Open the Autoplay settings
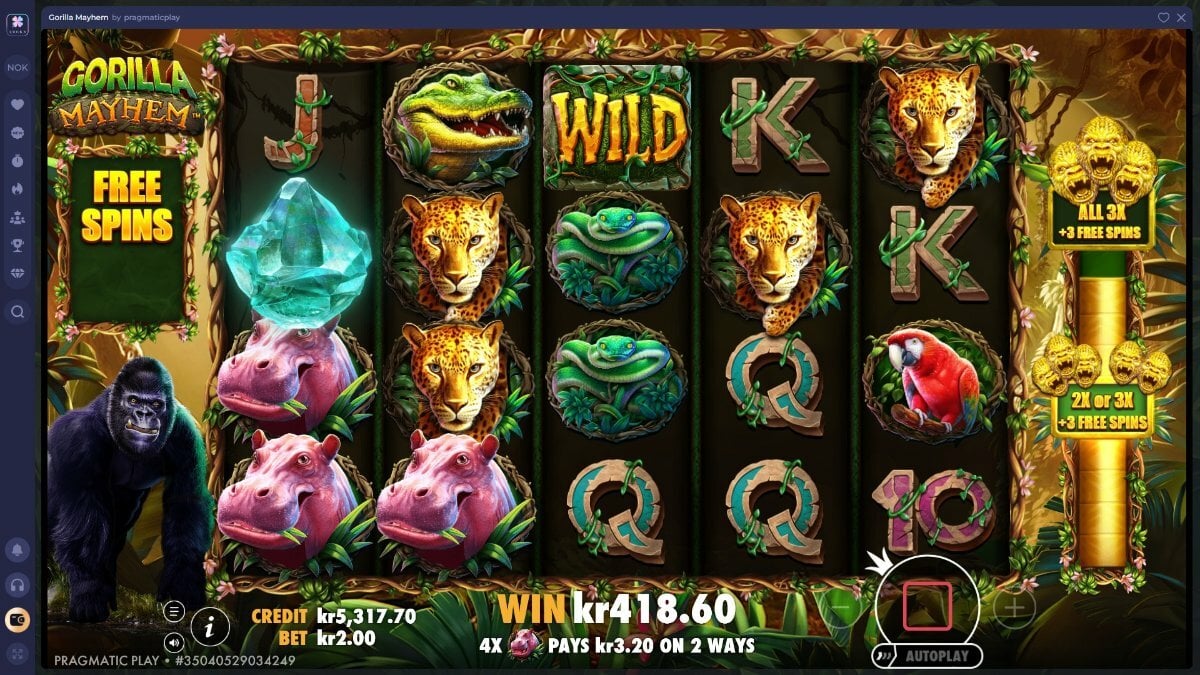This screenshot has height=675, width=1200. [927, 656]
